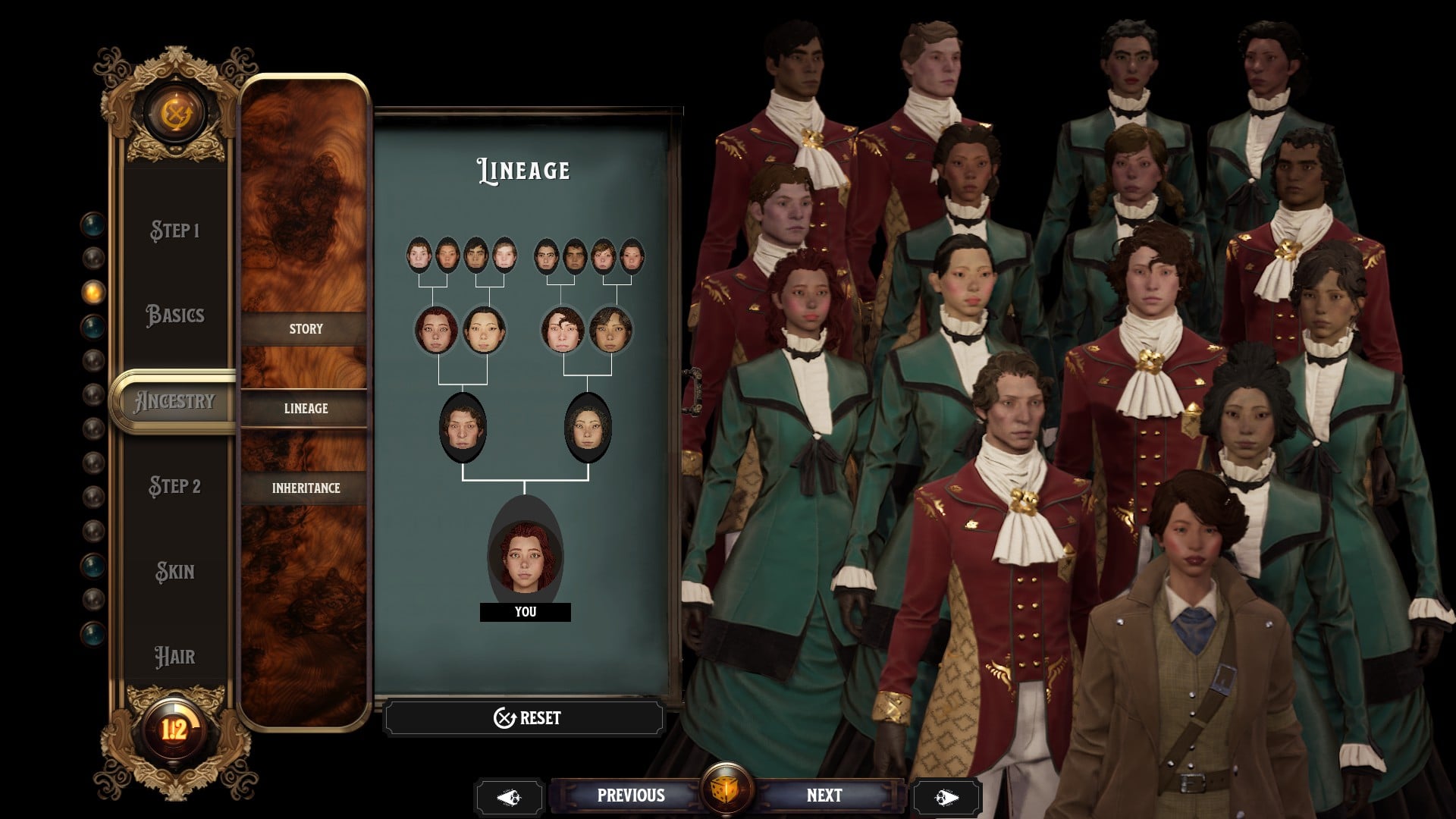Click the left double-arrow skip icon
The image size is (1456, 819).
click(x=510, y=796)
